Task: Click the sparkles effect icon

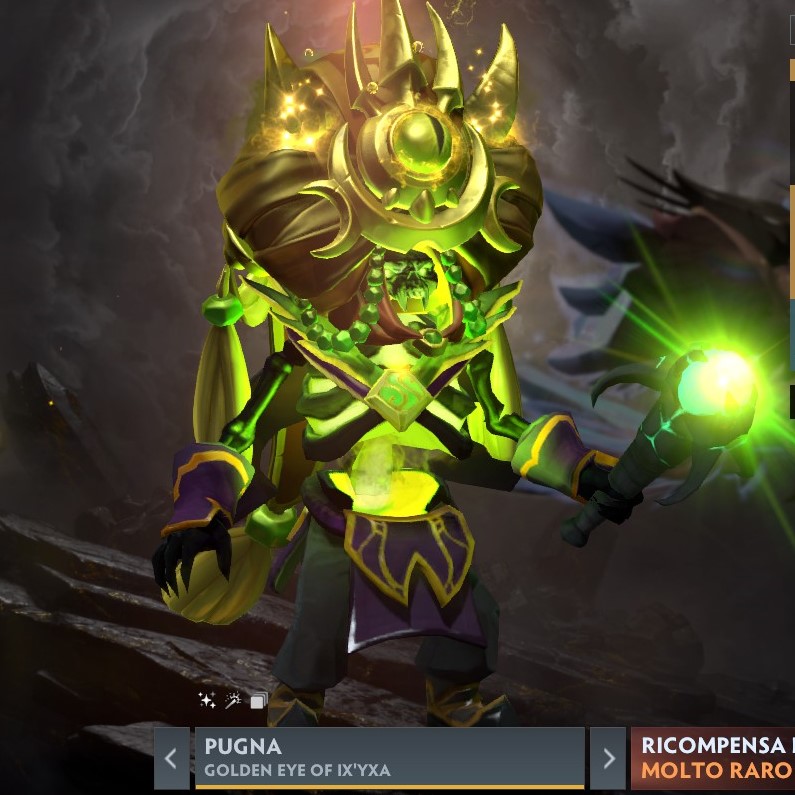Action: tap(207, 700)
